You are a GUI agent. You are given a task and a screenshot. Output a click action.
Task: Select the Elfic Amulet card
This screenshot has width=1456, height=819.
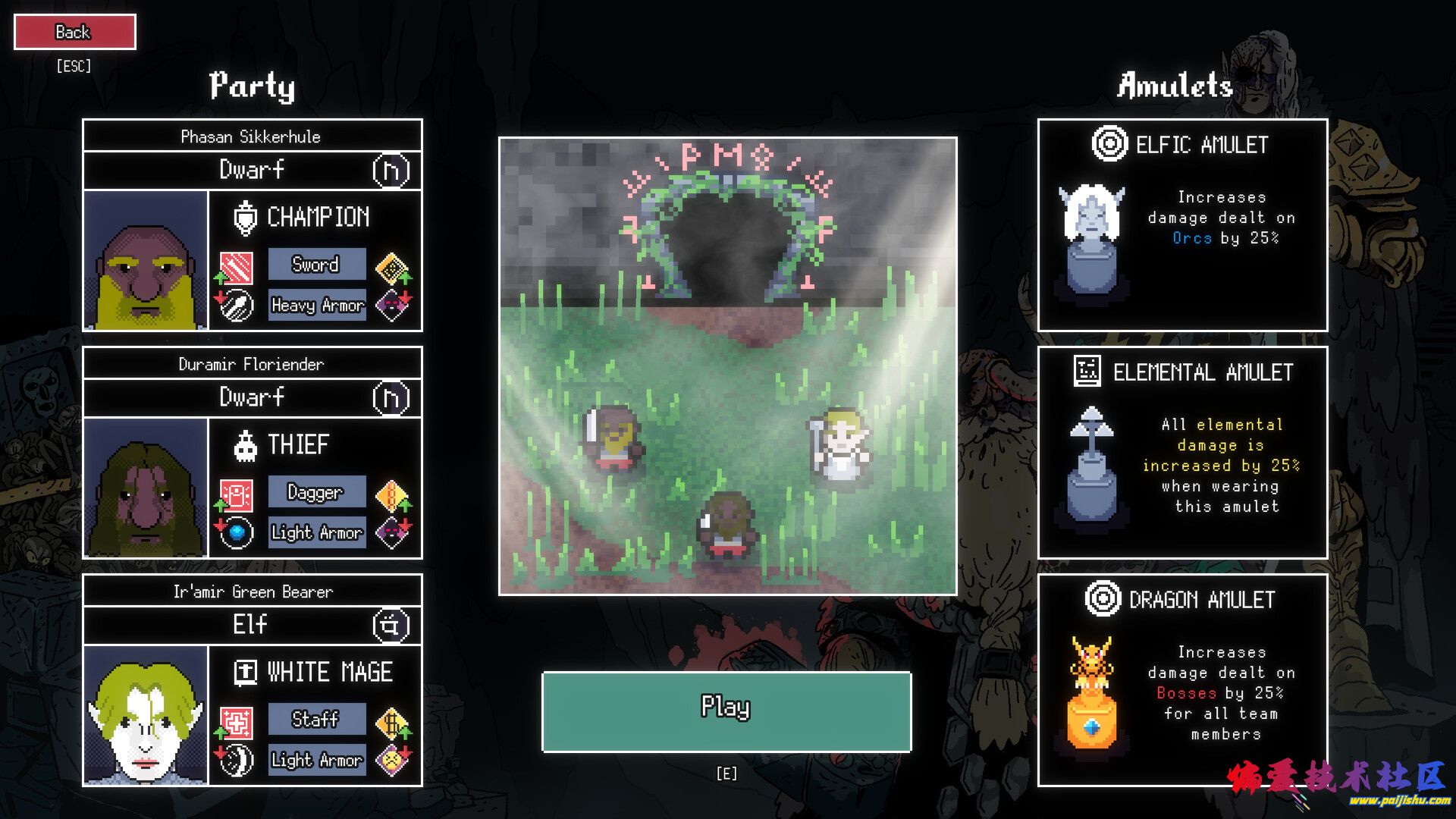click(x=1181, y=224)
